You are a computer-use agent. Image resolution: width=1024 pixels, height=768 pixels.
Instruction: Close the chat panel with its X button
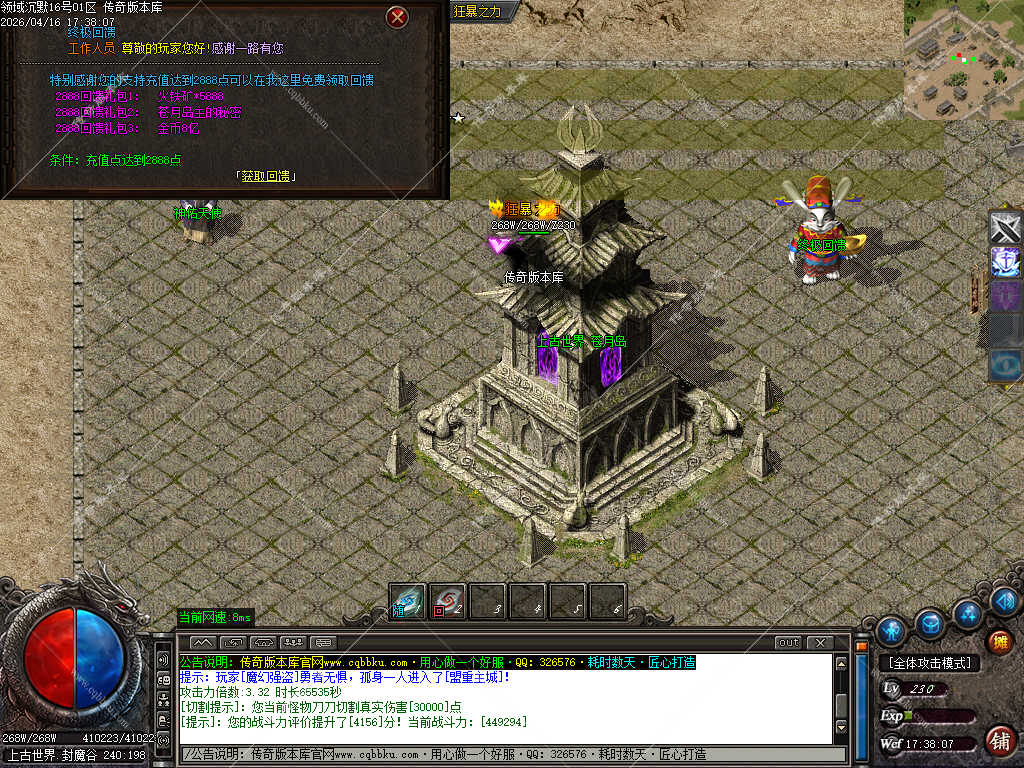coord(820,642)
